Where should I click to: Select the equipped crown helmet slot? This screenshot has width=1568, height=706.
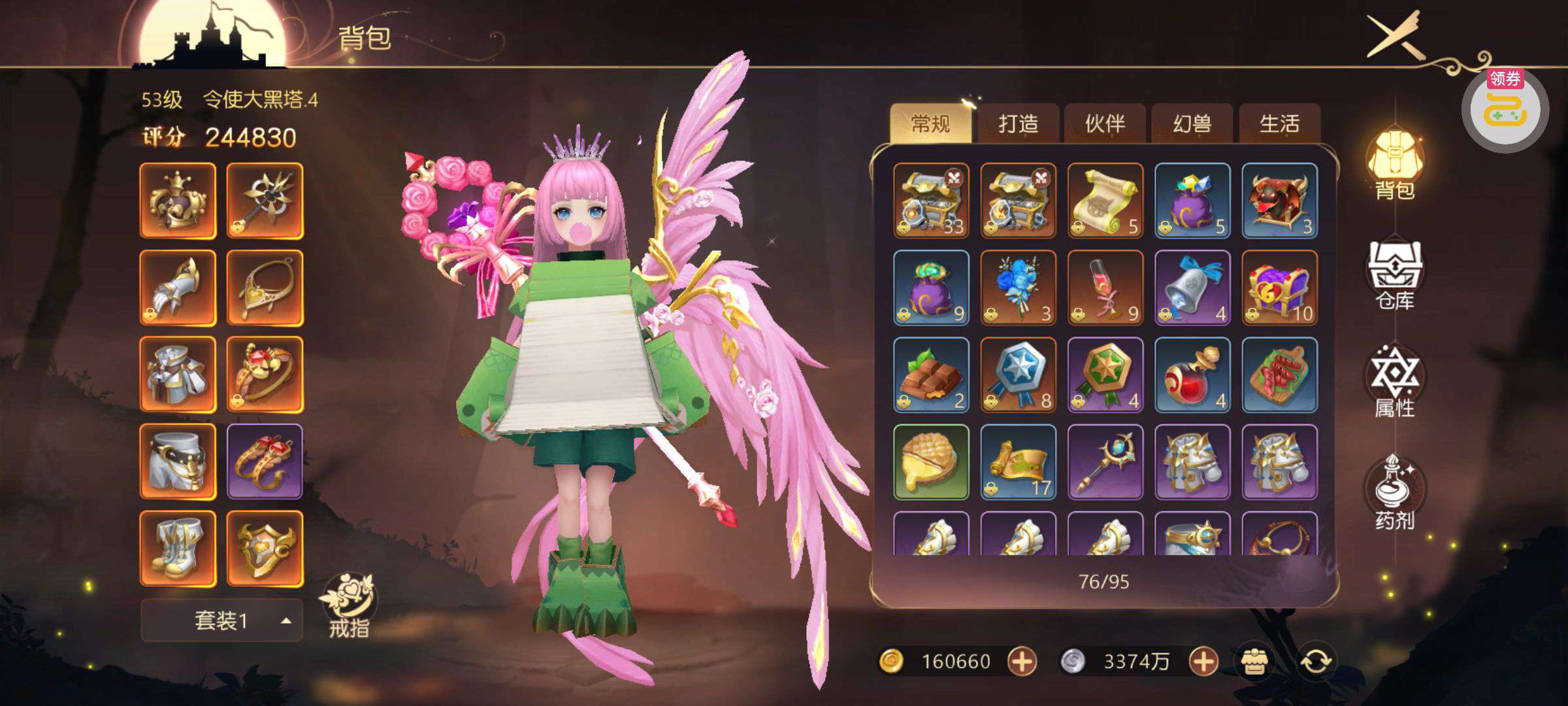[x=178, y=201]
